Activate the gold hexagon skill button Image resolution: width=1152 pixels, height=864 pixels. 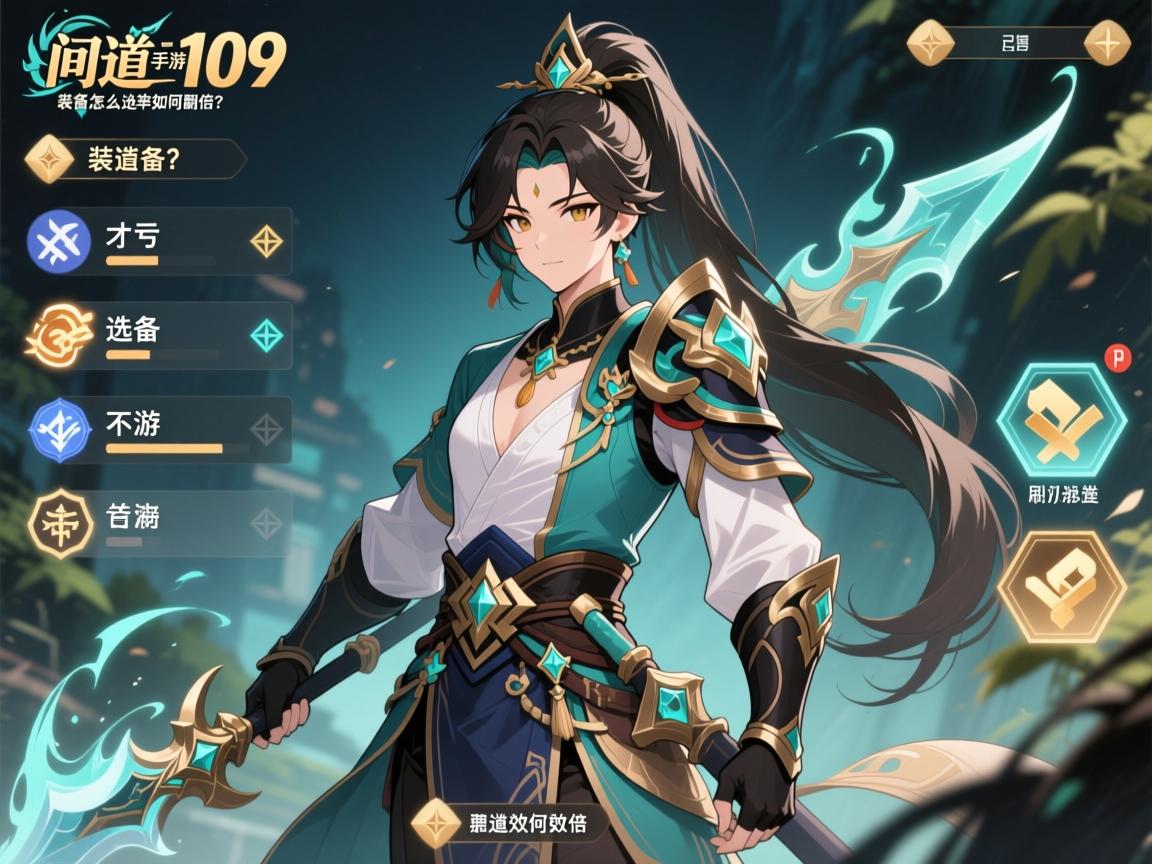1062,587
